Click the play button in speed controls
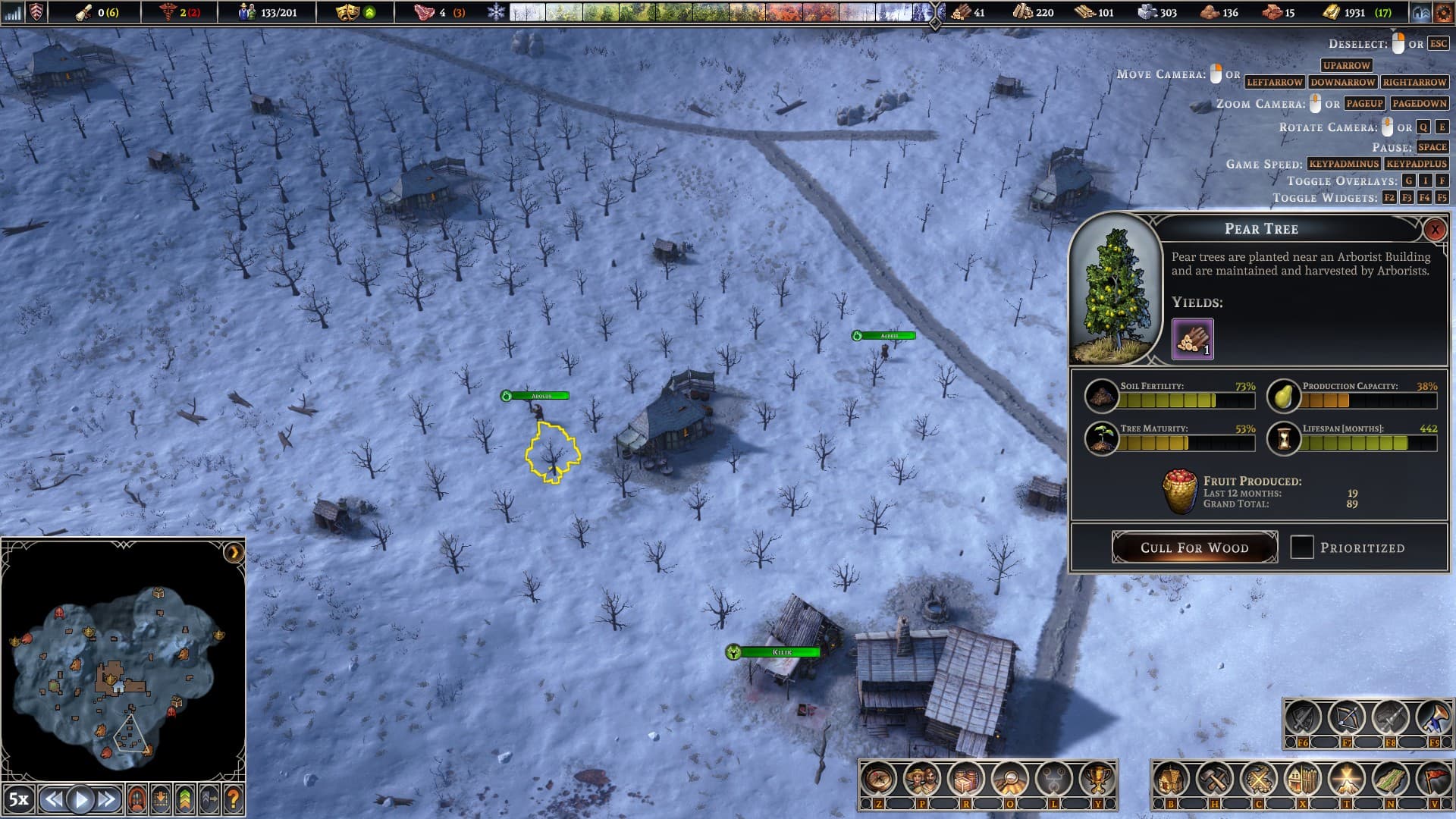This screenshot has width=1456, height=819. click(x=80, y=799)
